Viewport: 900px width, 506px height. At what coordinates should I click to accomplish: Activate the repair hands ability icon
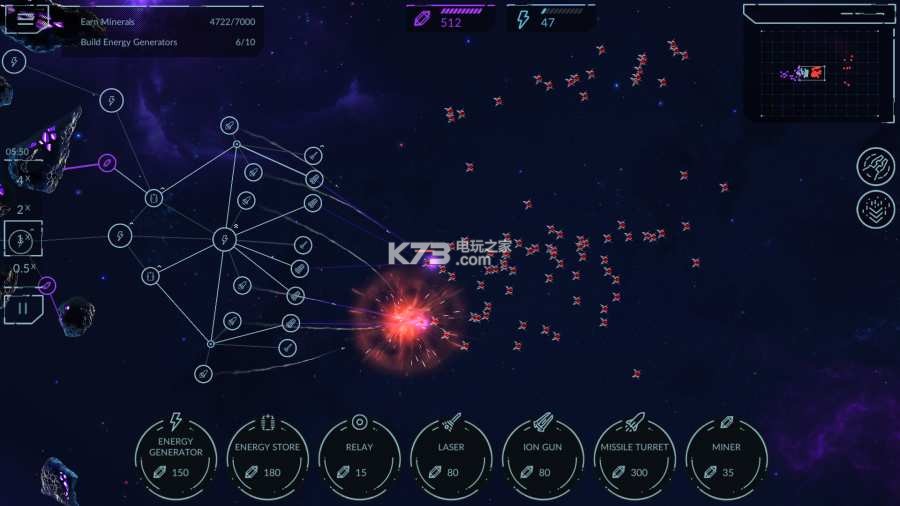click(x=876, y=166)
